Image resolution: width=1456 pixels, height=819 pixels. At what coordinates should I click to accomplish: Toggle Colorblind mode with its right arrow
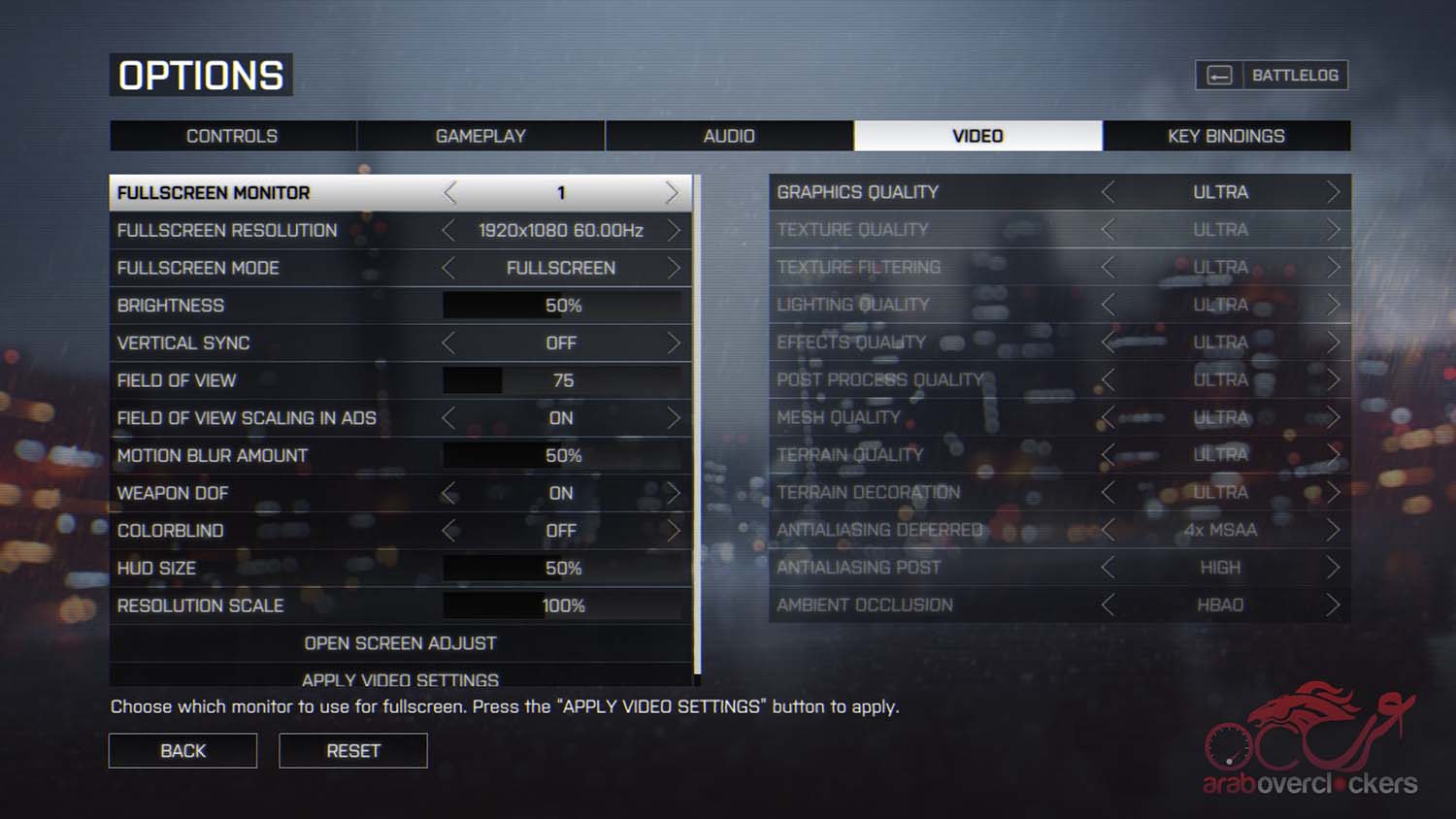coord(673,531)
